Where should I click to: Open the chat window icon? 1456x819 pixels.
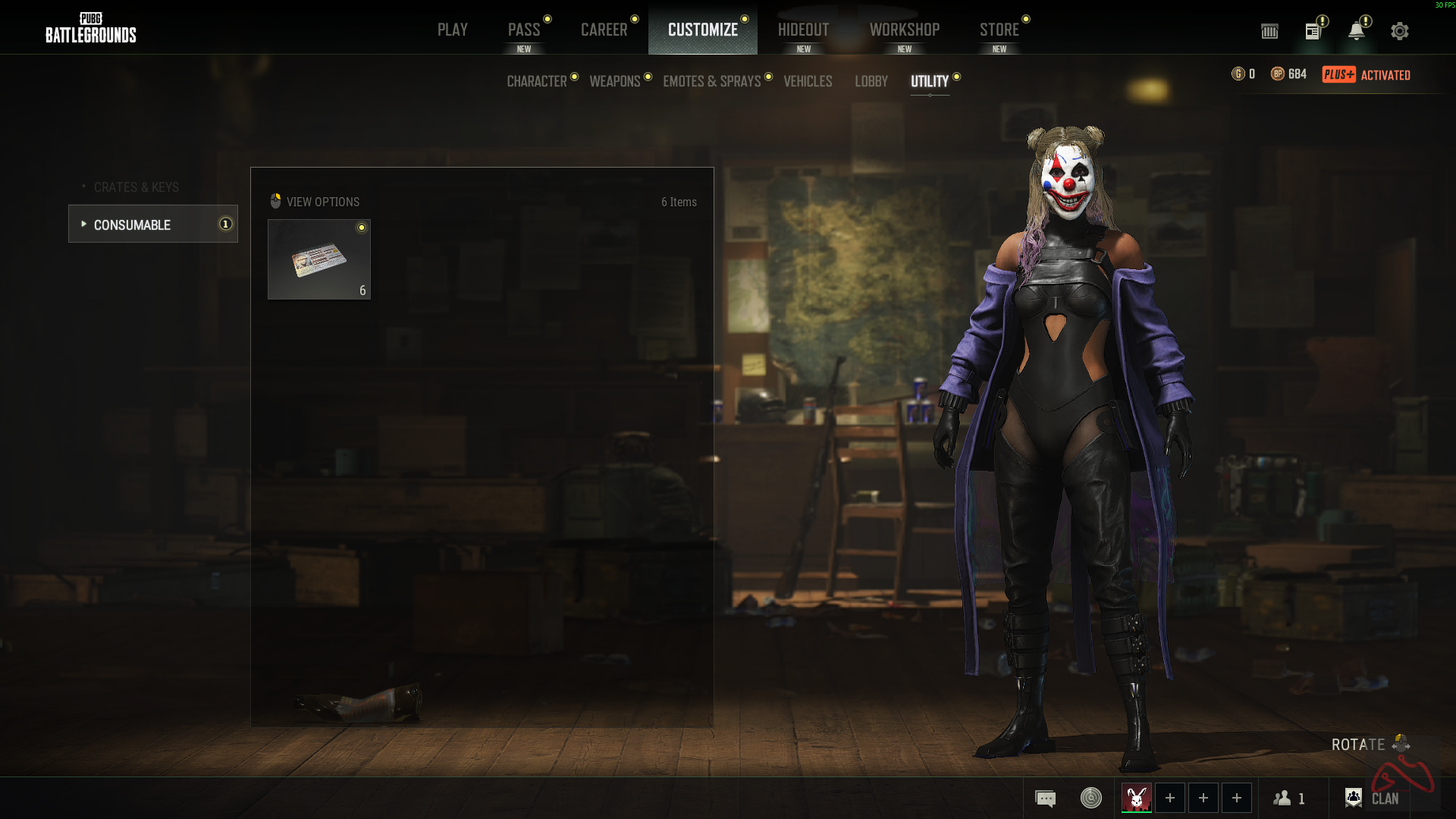1045,799
